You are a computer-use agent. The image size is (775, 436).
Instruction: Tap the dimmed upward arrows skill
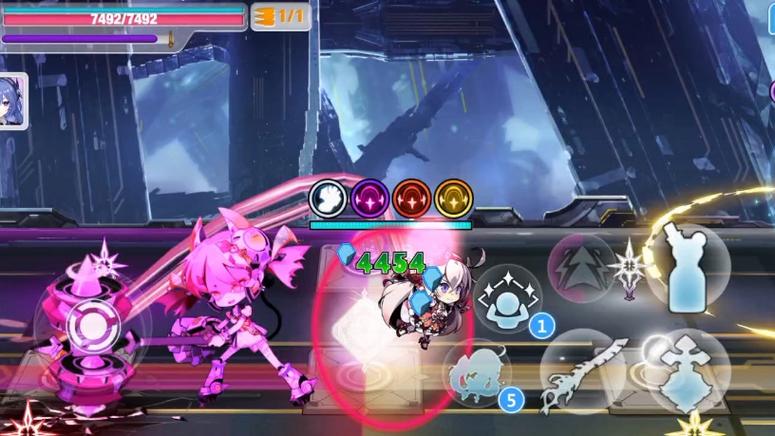pos(580,267)
